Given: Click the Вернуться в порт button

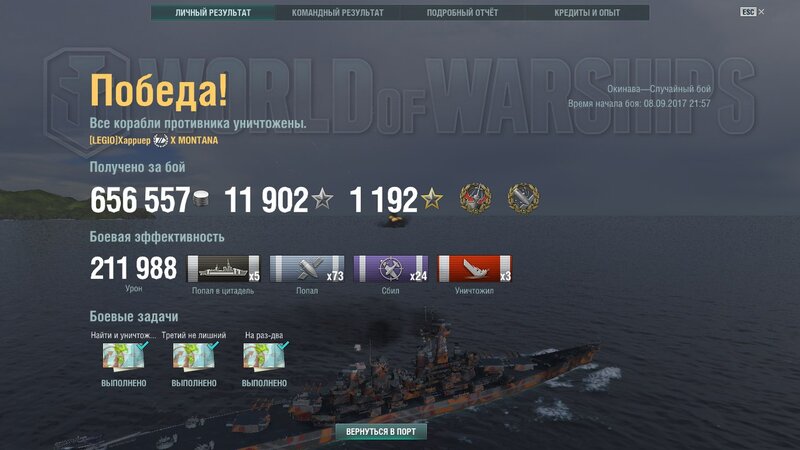Looking at the screenshot, I should (x=381, y=432).
